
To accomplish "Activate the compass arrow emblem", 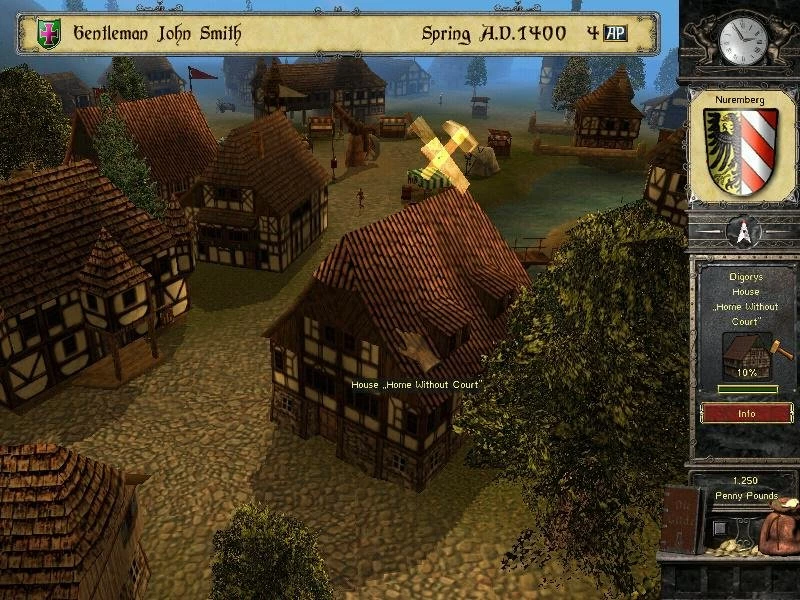I will (743, 232).
